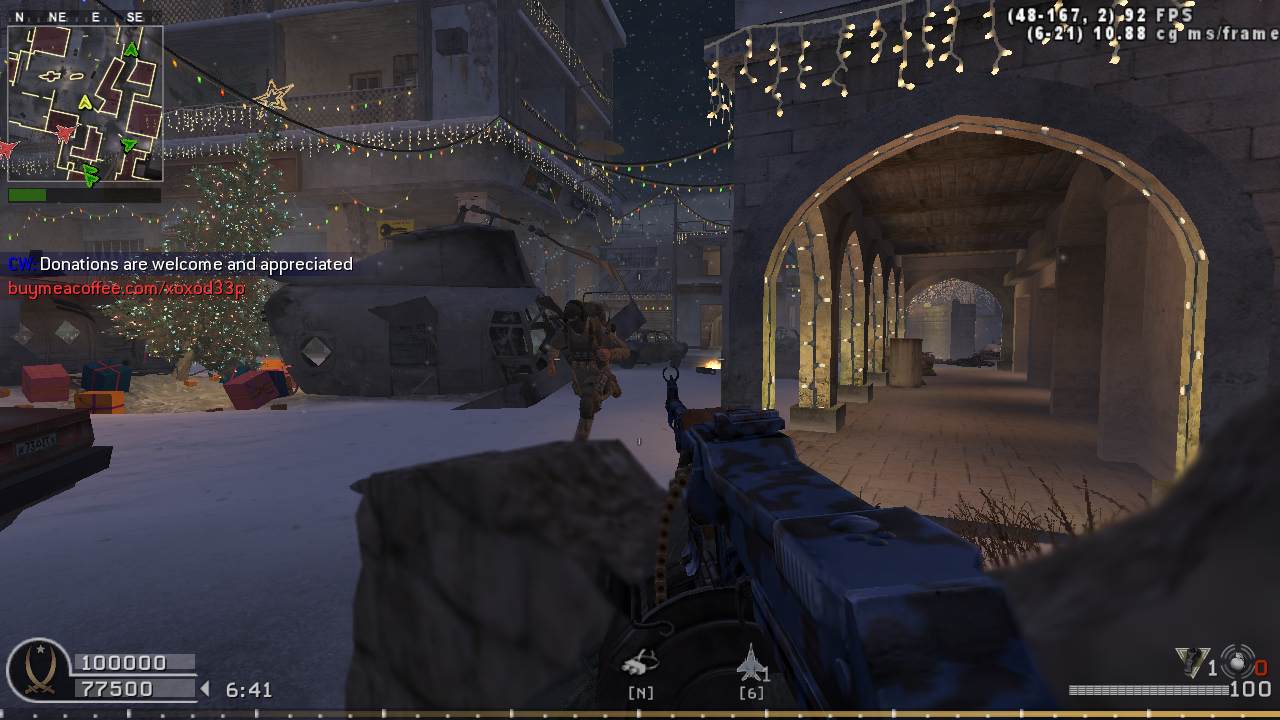1280x720 pixels.
Task: Select the UAV recon killstreak icon
Action: point(640,663)
